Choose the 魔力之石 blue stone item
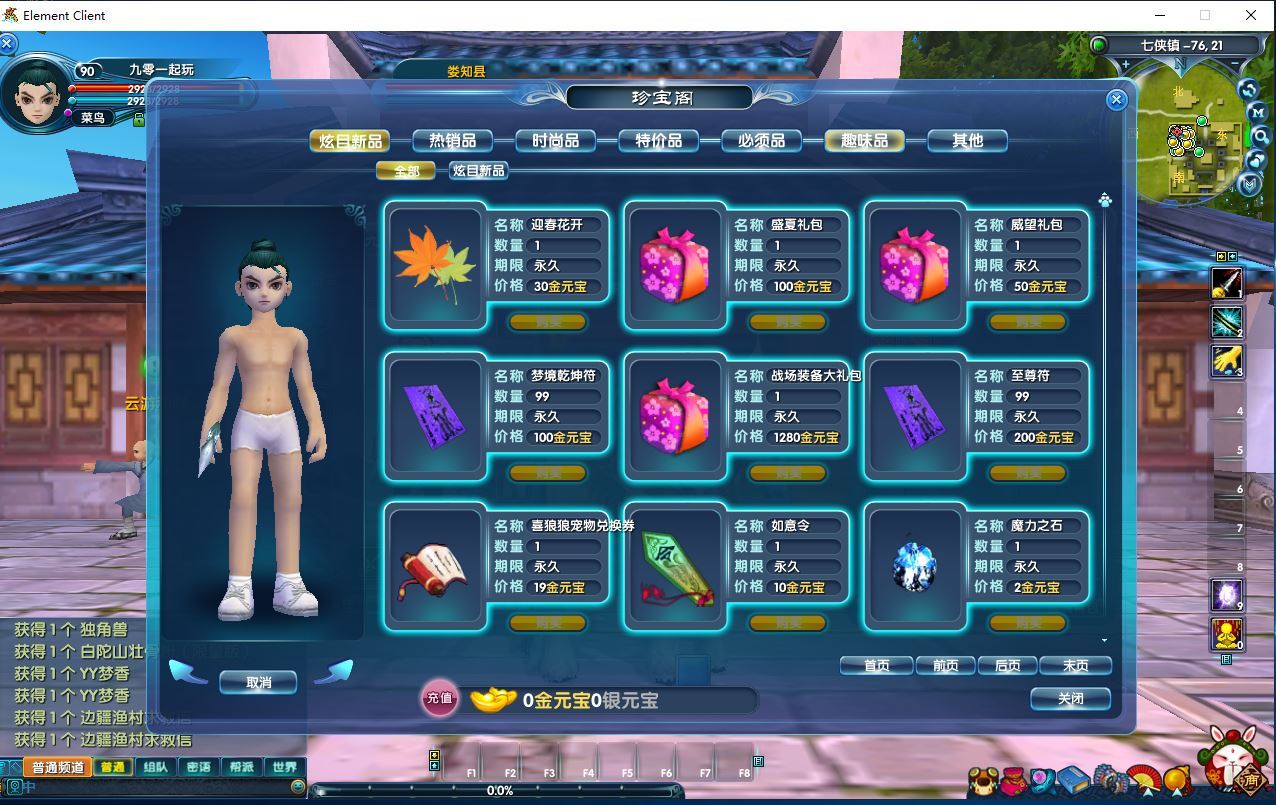 (915, 567)
